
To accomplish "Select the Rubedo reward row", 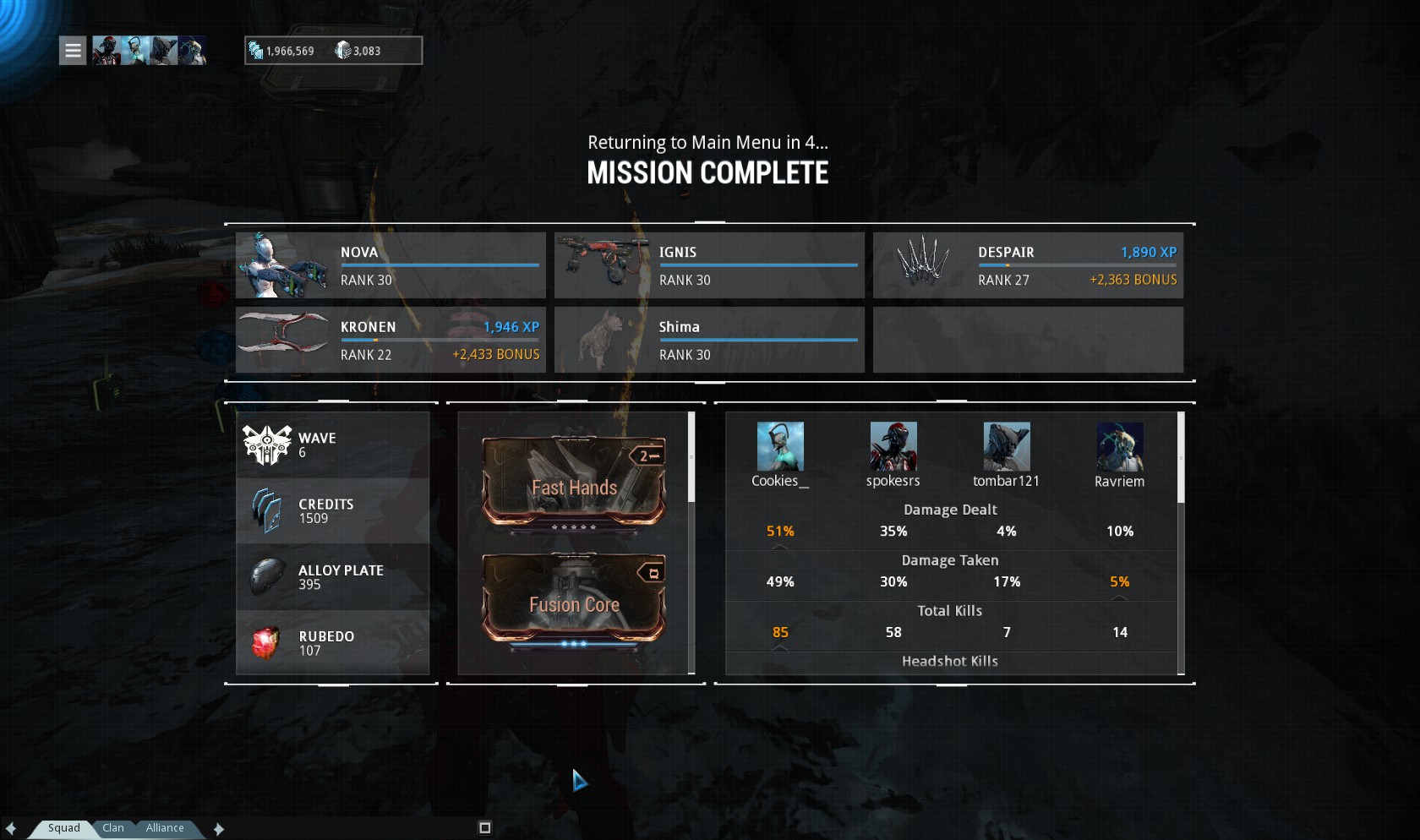I will pos(333,643).
